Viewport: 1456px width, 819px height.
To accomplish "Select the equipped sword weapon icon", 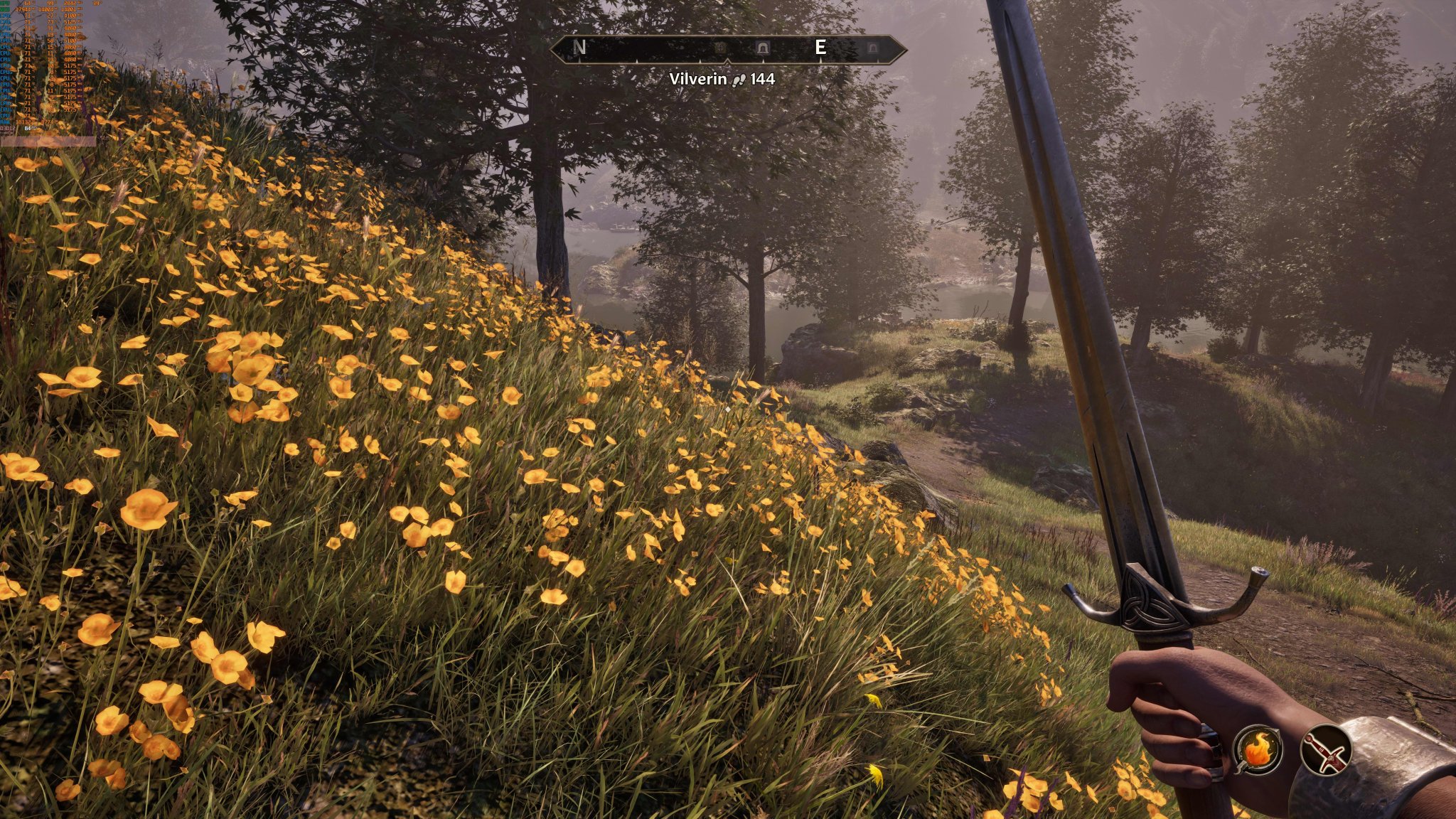I will [1327, 749].
